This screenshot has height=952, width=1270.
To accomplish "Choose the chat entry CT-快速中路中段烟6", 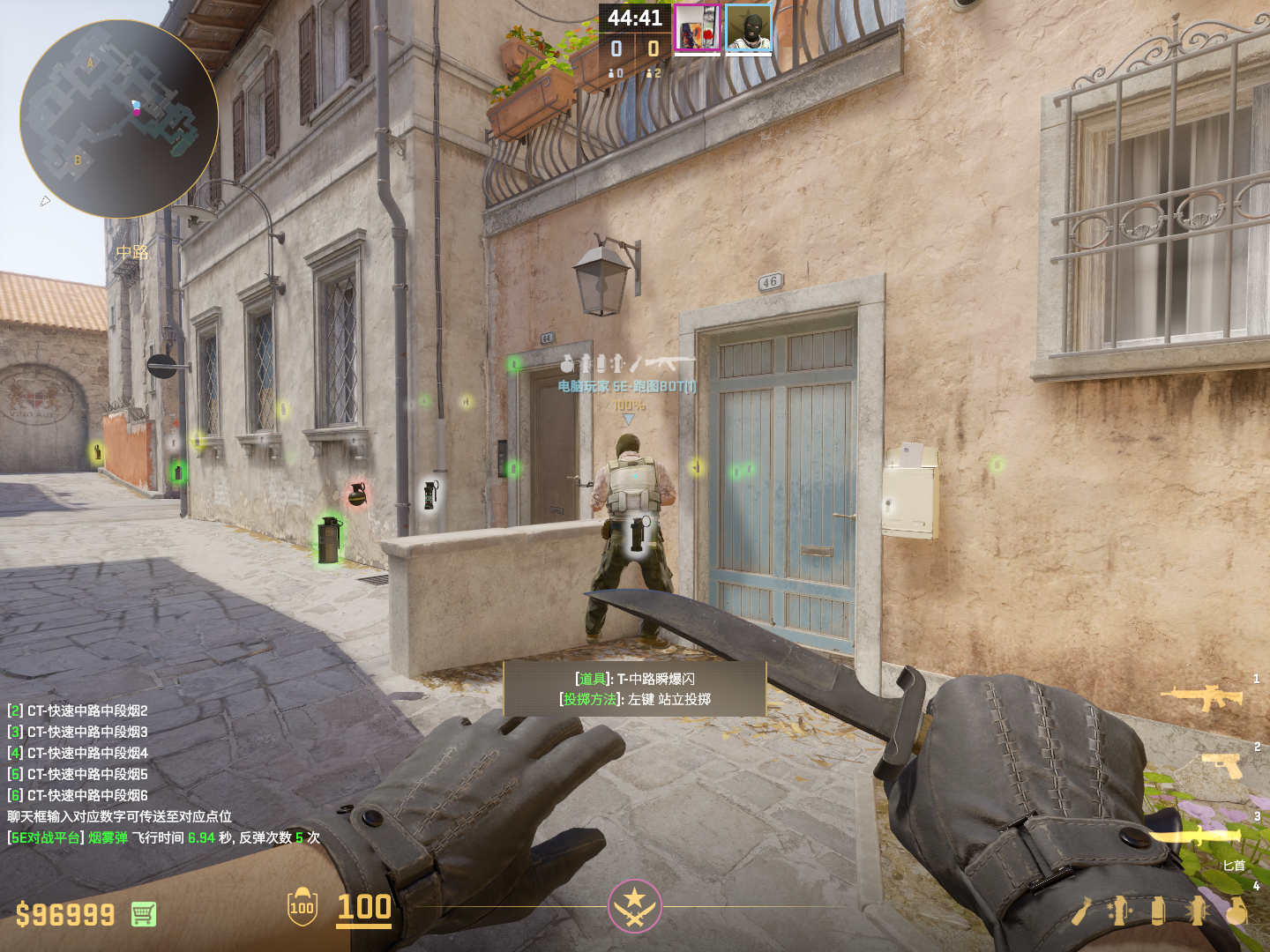I will click(x=87, y=795).
